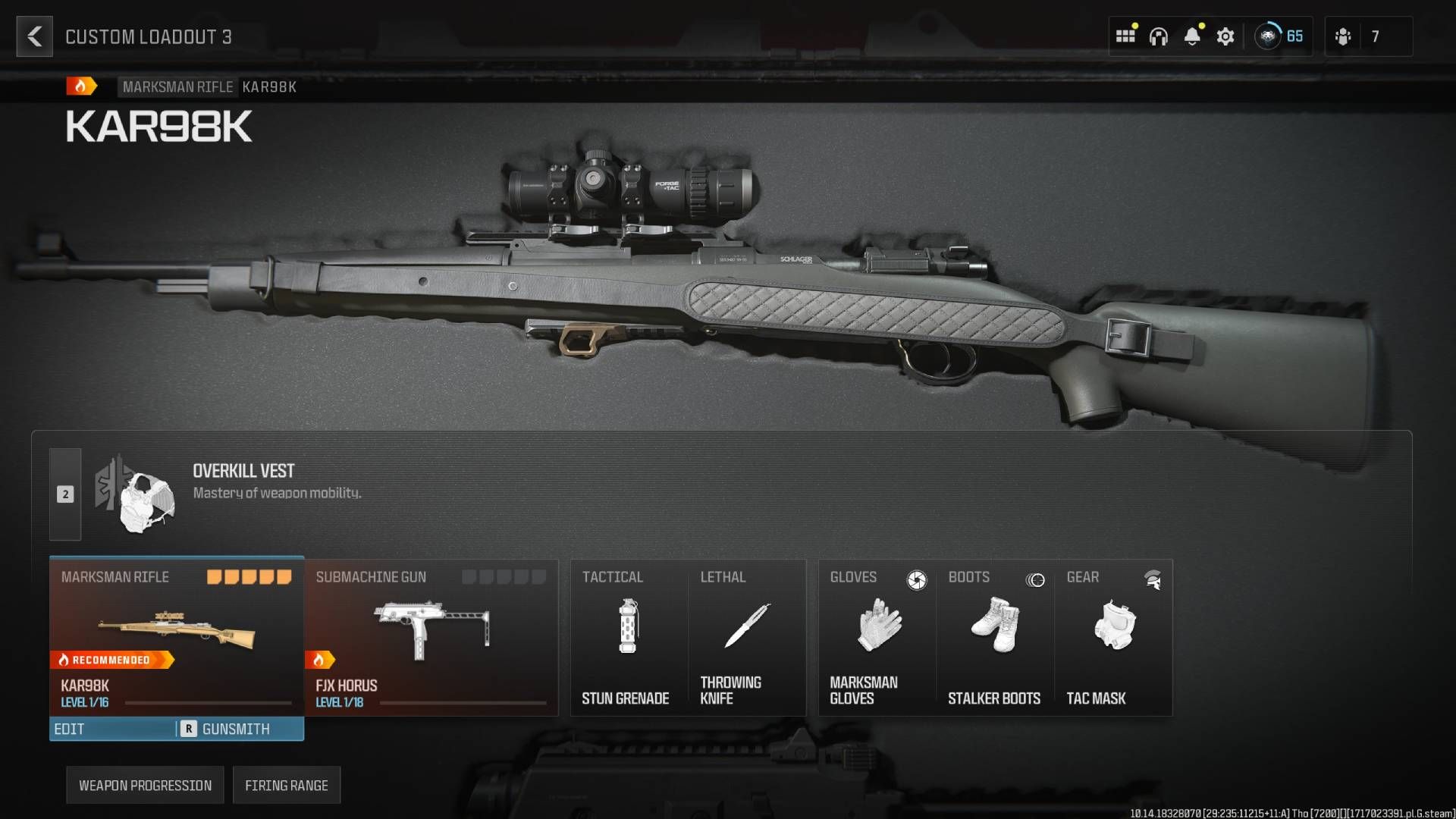Click the battle pass token counter

[1279, 35]
